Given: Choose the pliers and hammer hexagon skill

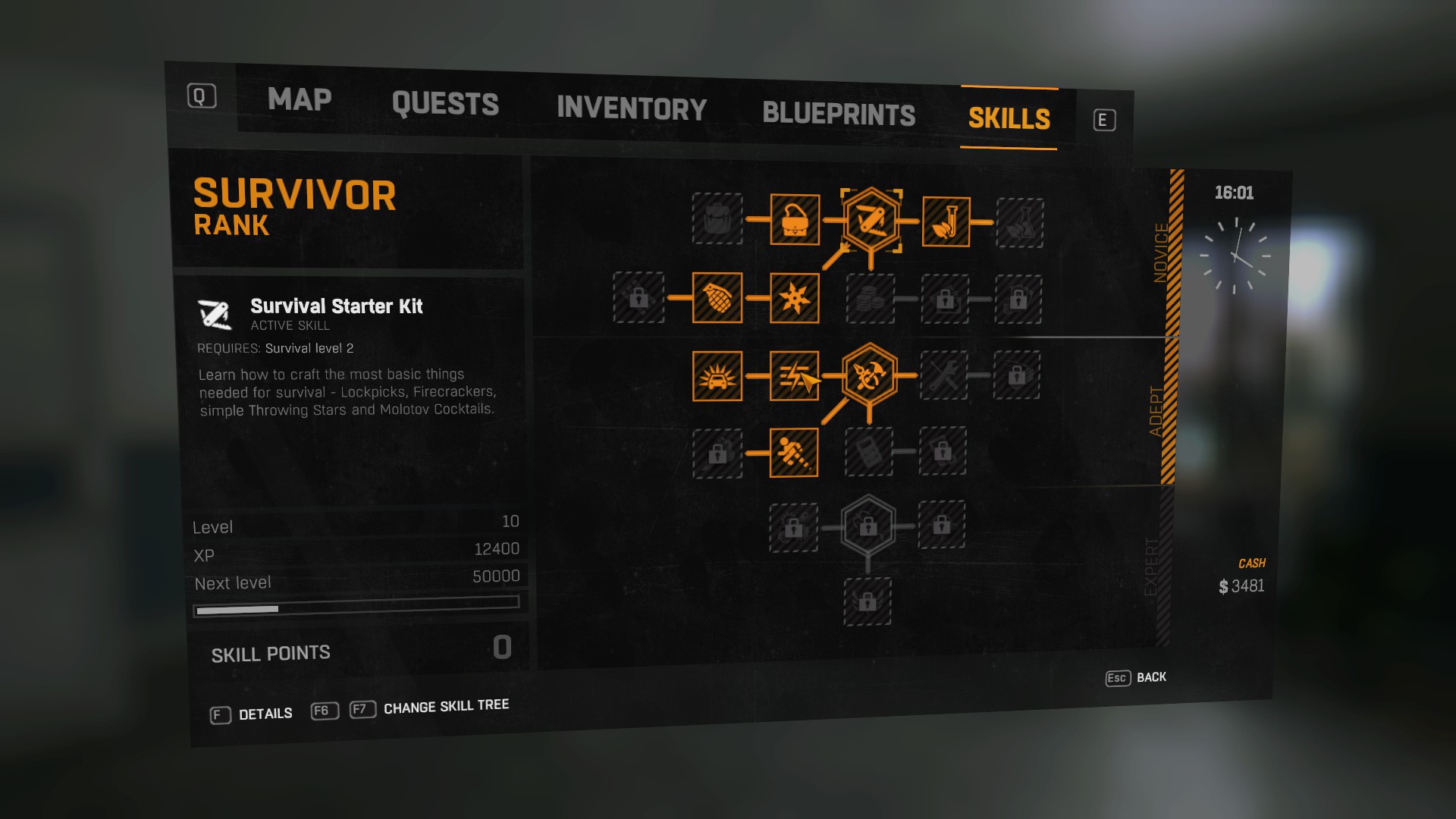Looking at the screenshot, I should (x=869, y=375).
